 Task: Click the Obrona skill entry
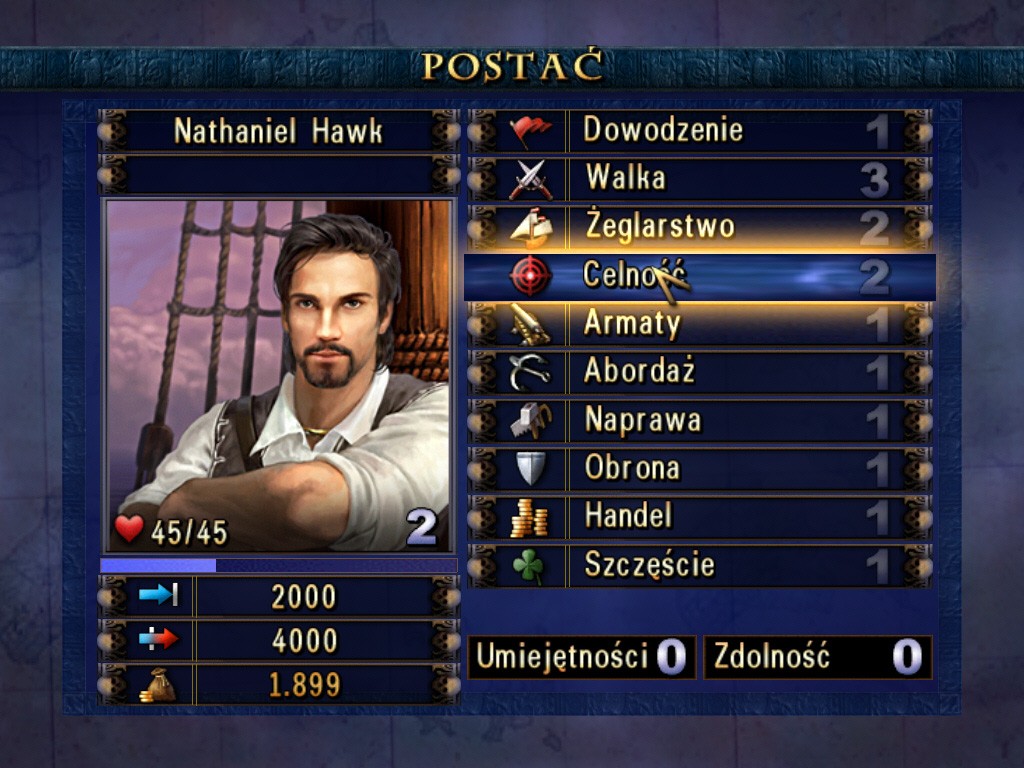pos(700,468)
